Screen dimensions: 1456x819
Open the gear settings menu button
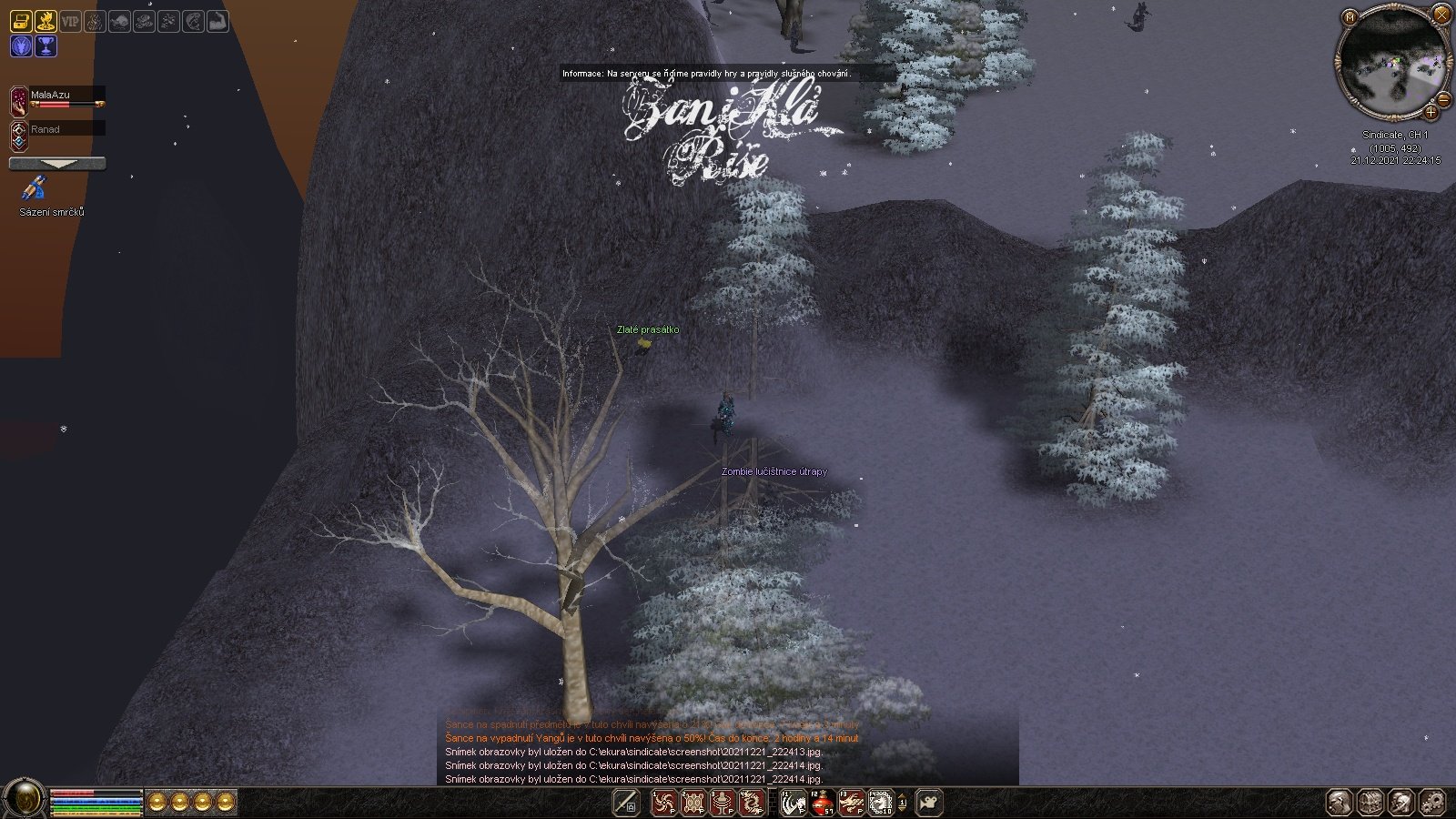(1432, 803)
